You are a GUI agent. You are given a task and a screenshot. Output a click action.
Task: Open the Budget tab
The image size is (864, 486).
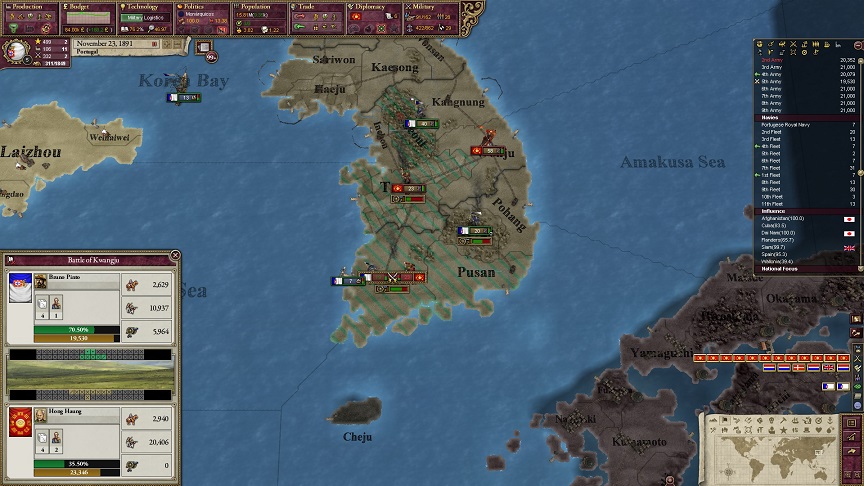(88, 6)
